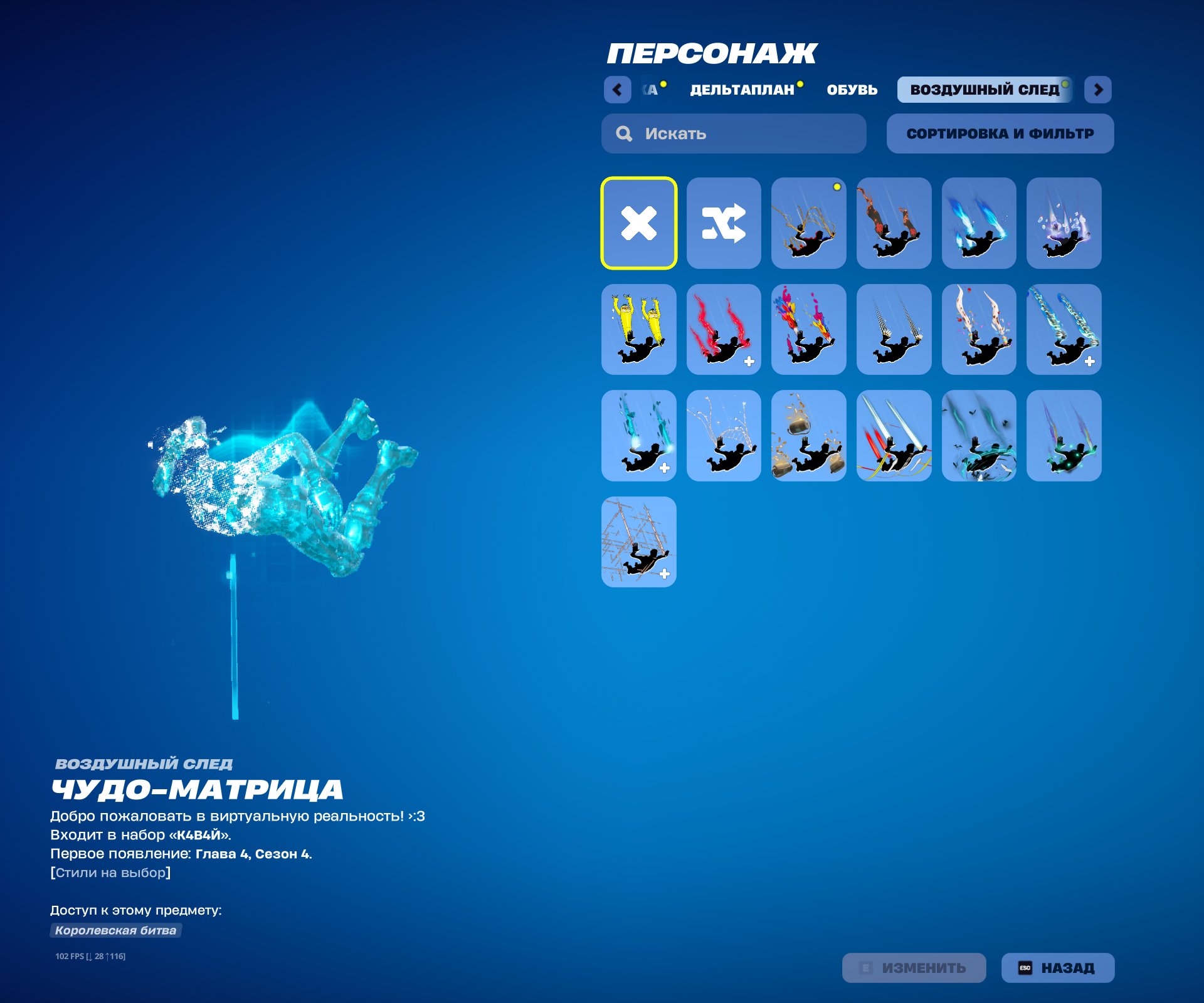Choose the falling coffee cups contrail
The width and height of the screenshot is (1204, 1003).
coord(809,436)
